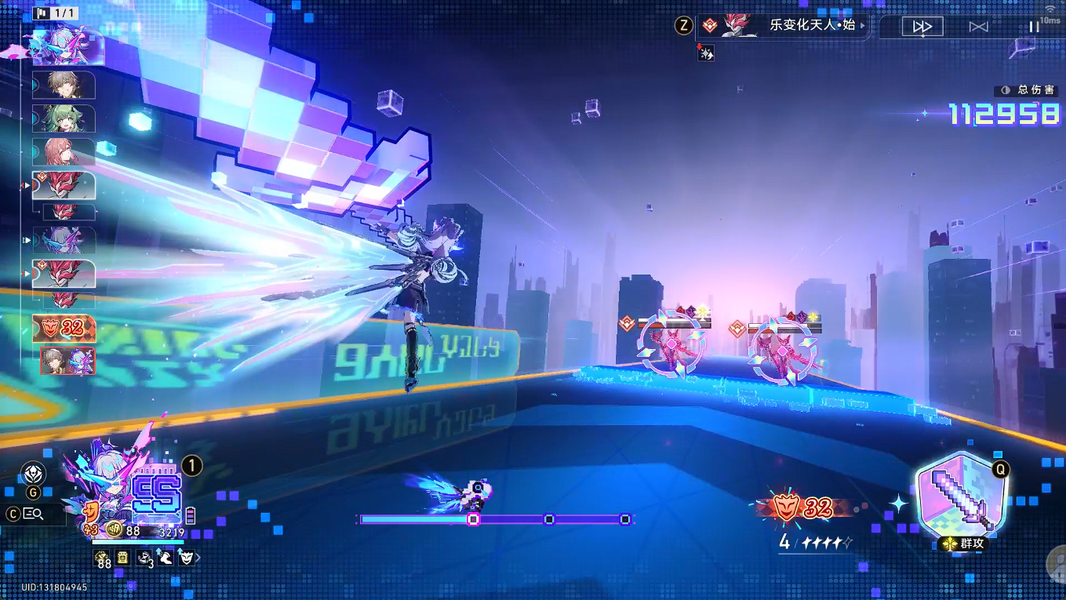This screenshot has width=1066, height=600.
Task: Select the green-haired character in the turn order
Action: [65, 118]
